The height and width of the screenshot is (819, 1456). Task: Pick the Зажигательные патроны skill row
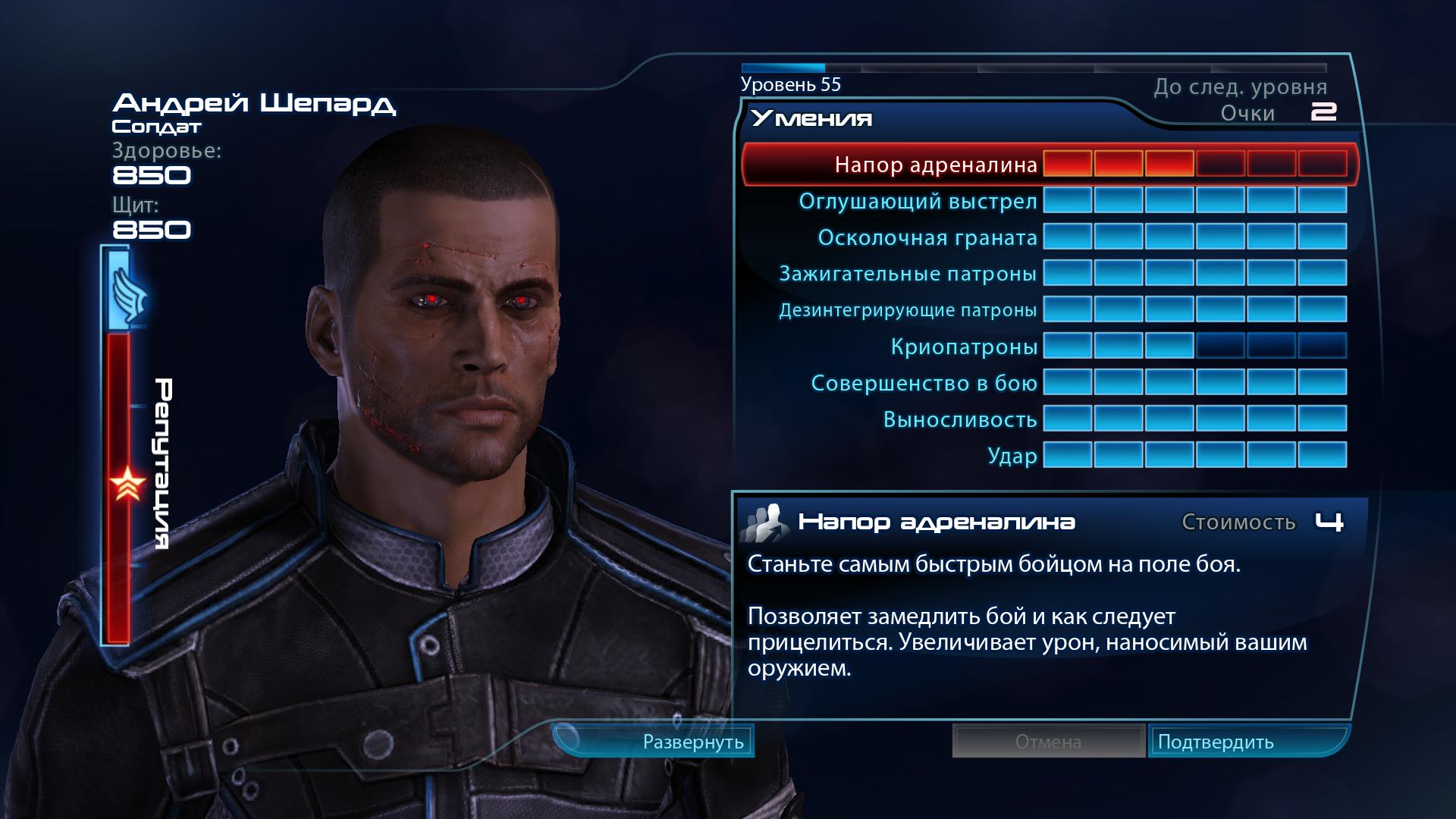[907, 274]
